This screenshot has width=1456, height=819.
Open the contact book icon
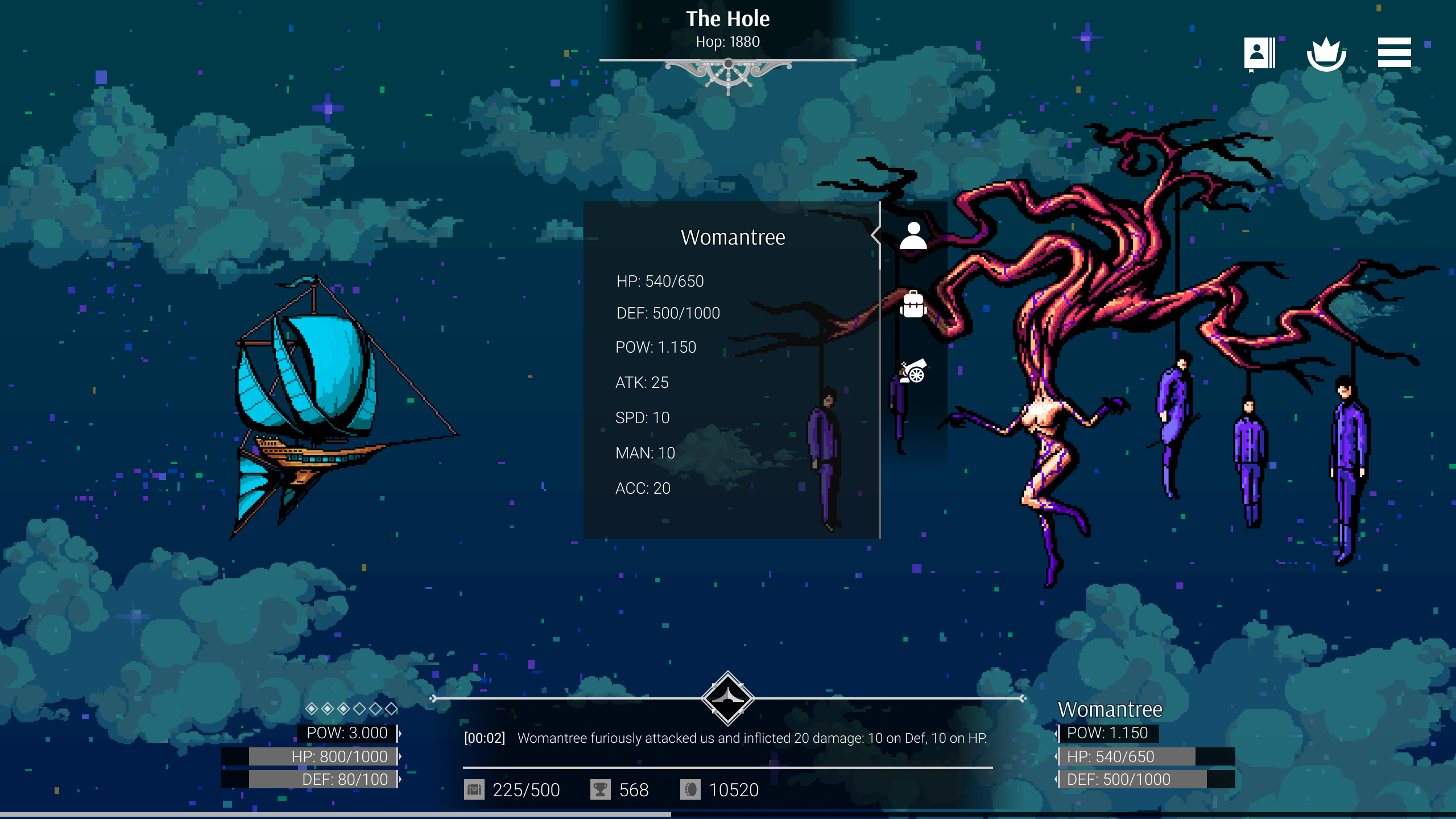tap(1259, 54)
